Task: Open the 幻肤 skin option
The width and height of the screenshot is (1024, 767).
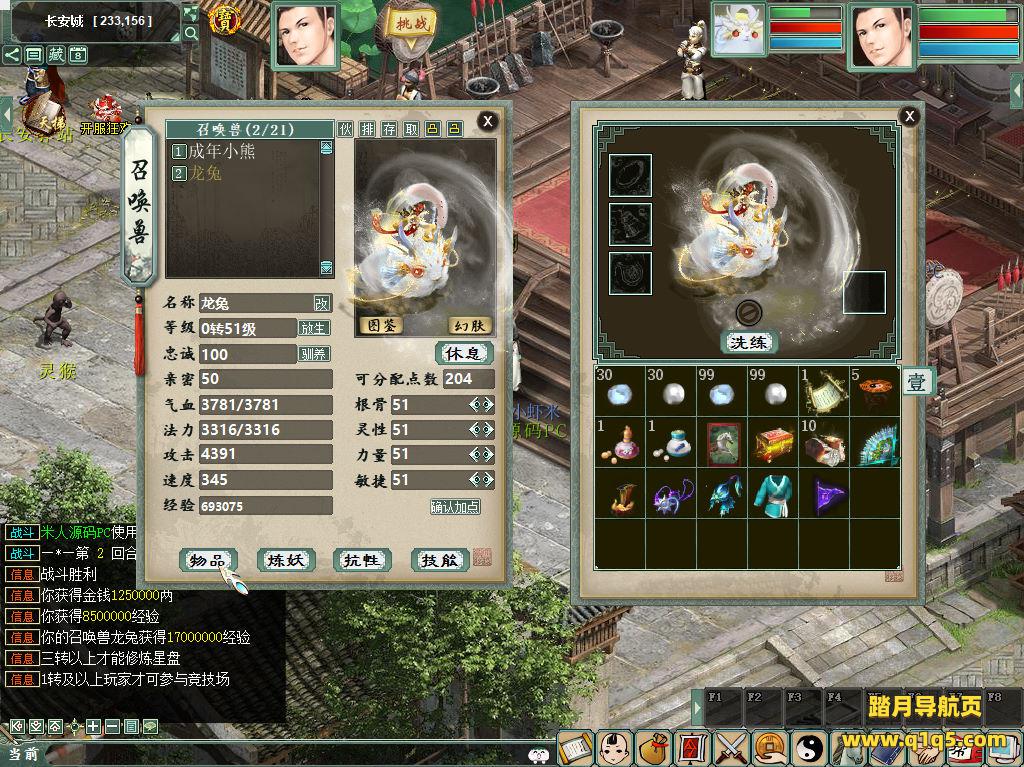Action: 469,324
